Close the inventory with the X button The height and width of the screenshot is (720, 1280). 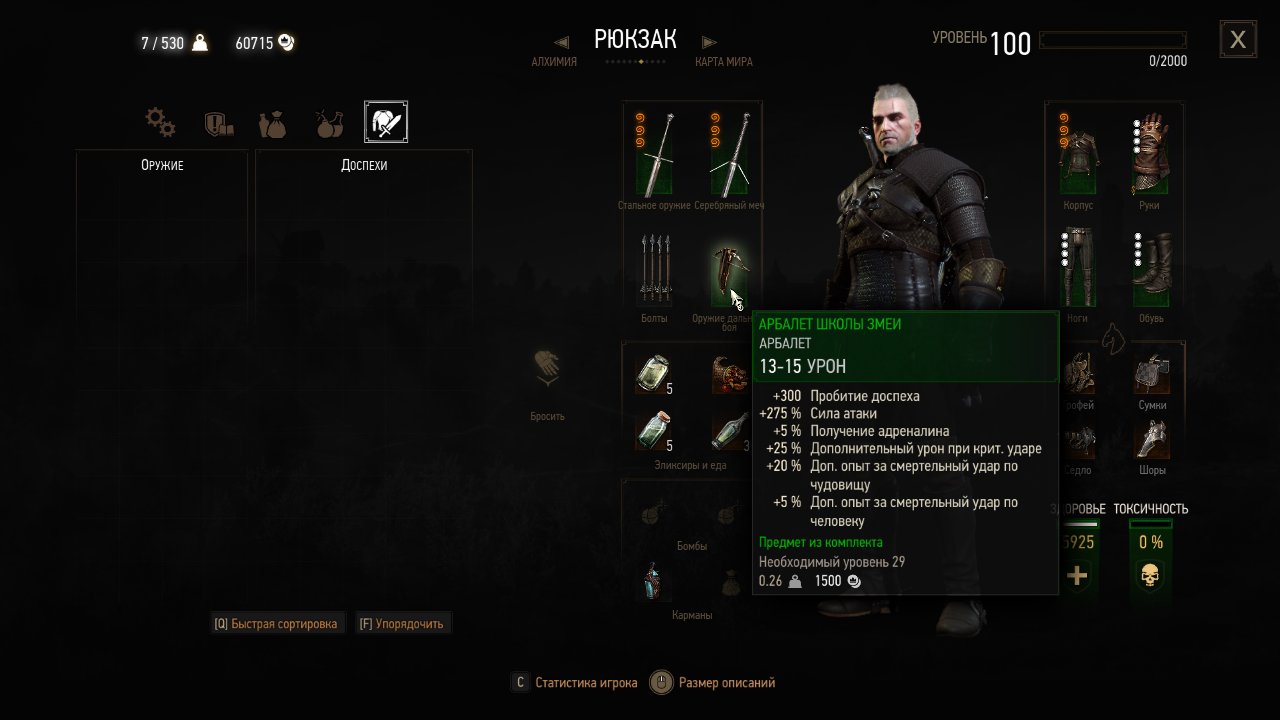pos(1238,39)
